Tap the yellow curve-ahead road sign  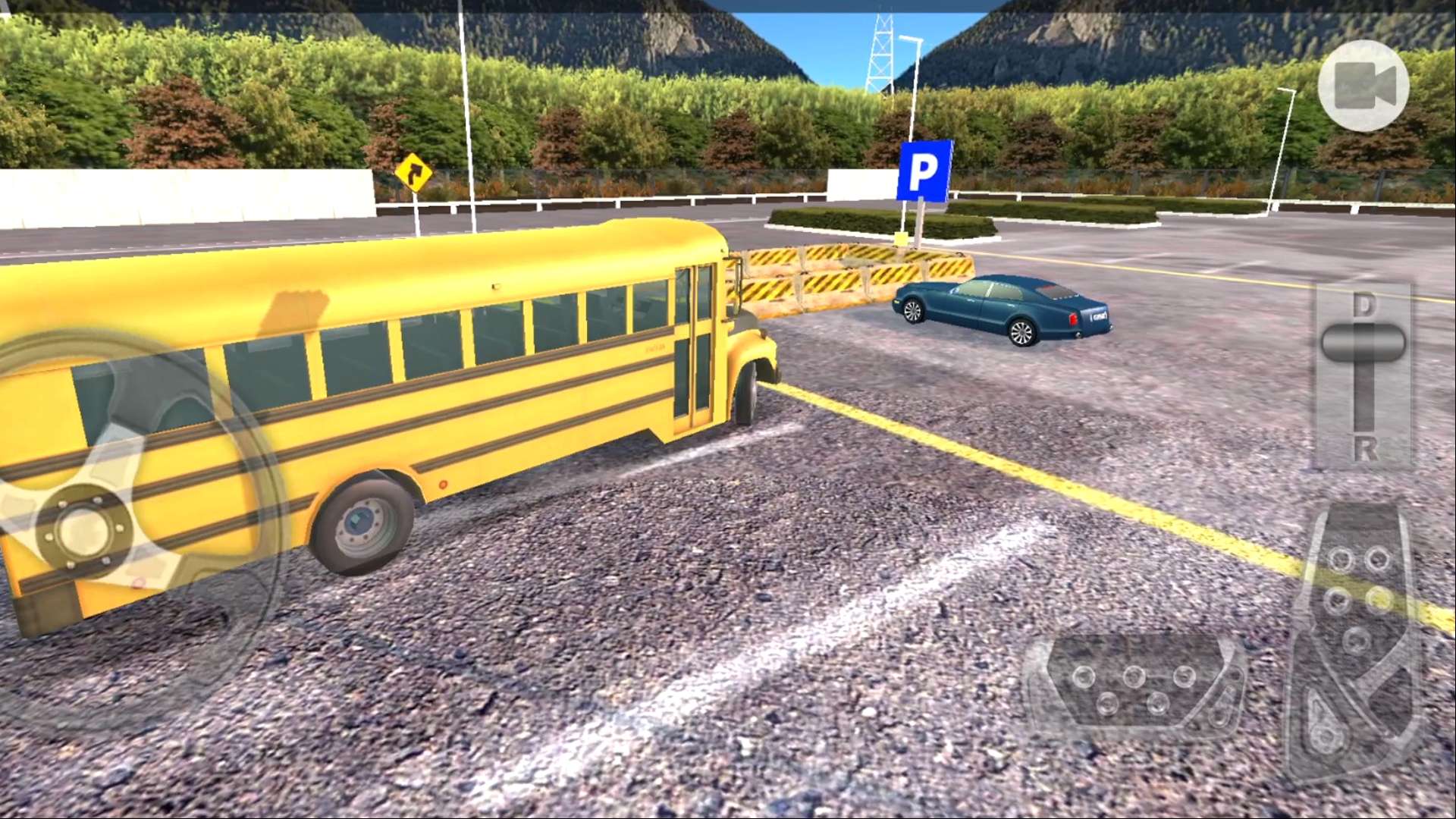[x=415, y=173]
